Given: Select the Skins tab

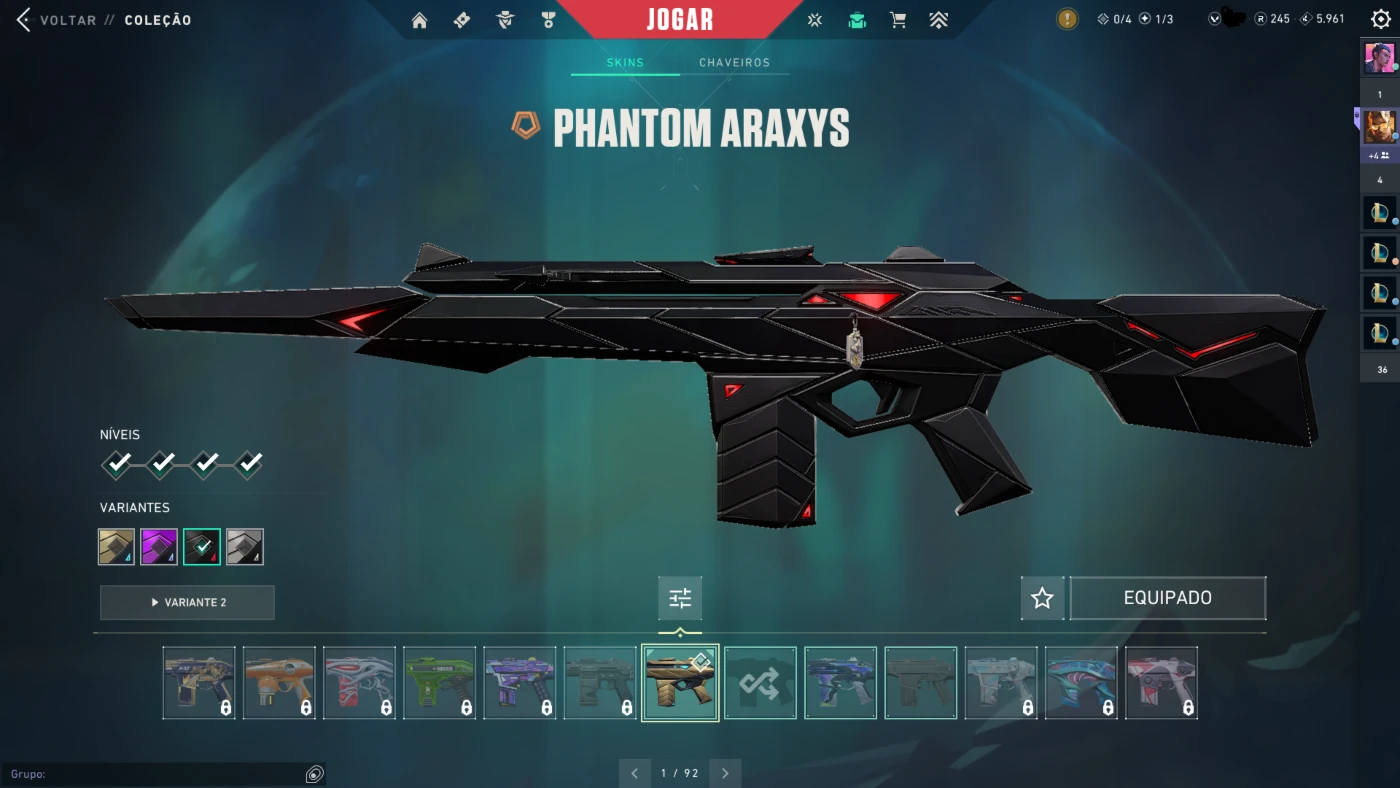Looking at the screenshot, I should click(625, 63).
